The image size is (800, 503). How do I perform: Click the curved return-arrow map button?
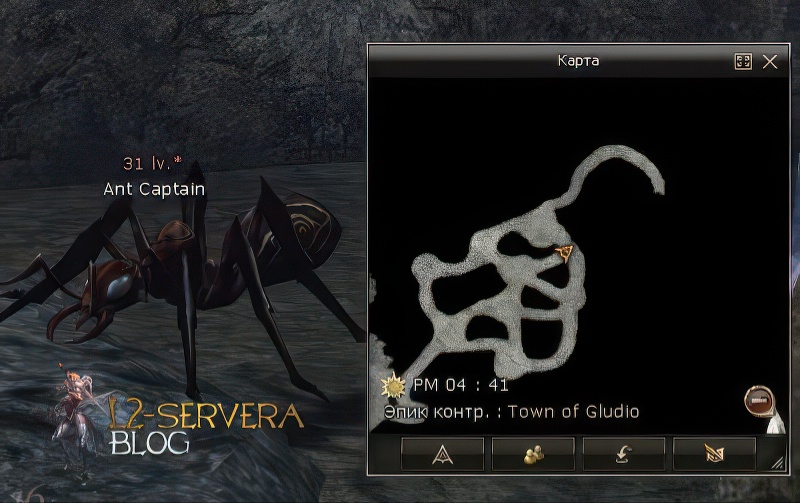click(623, 454)
